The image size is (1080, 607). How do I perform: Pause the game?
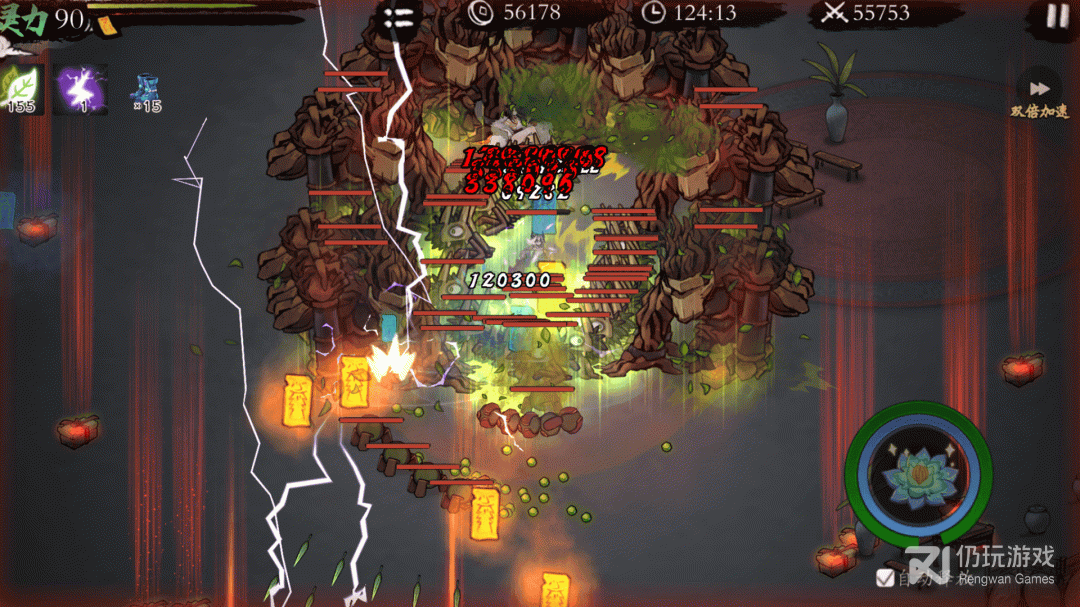point(1056,15)
